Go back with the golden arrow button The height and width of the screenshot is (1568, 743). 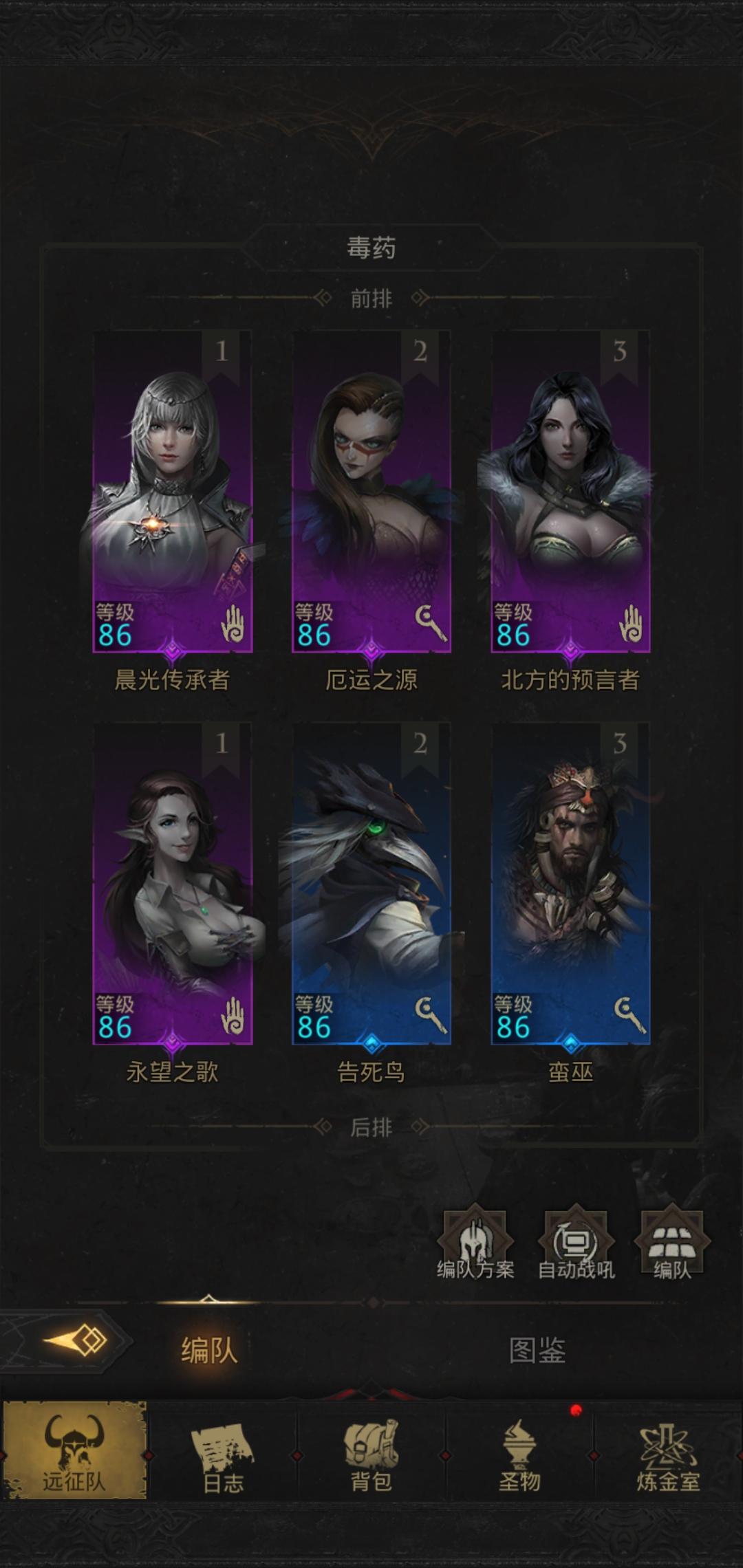76,1341
